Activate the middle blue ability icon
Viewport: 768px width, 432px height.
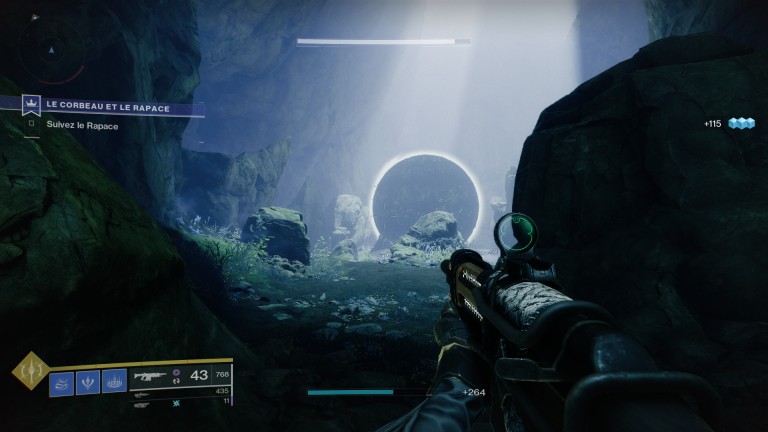88,382
